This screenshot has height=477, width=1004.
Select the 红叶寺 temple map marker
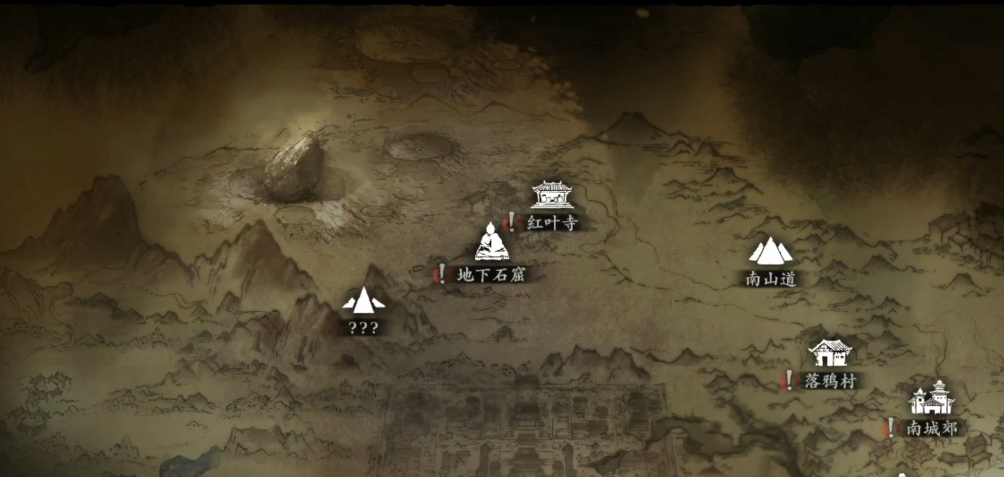coord(551,195)
